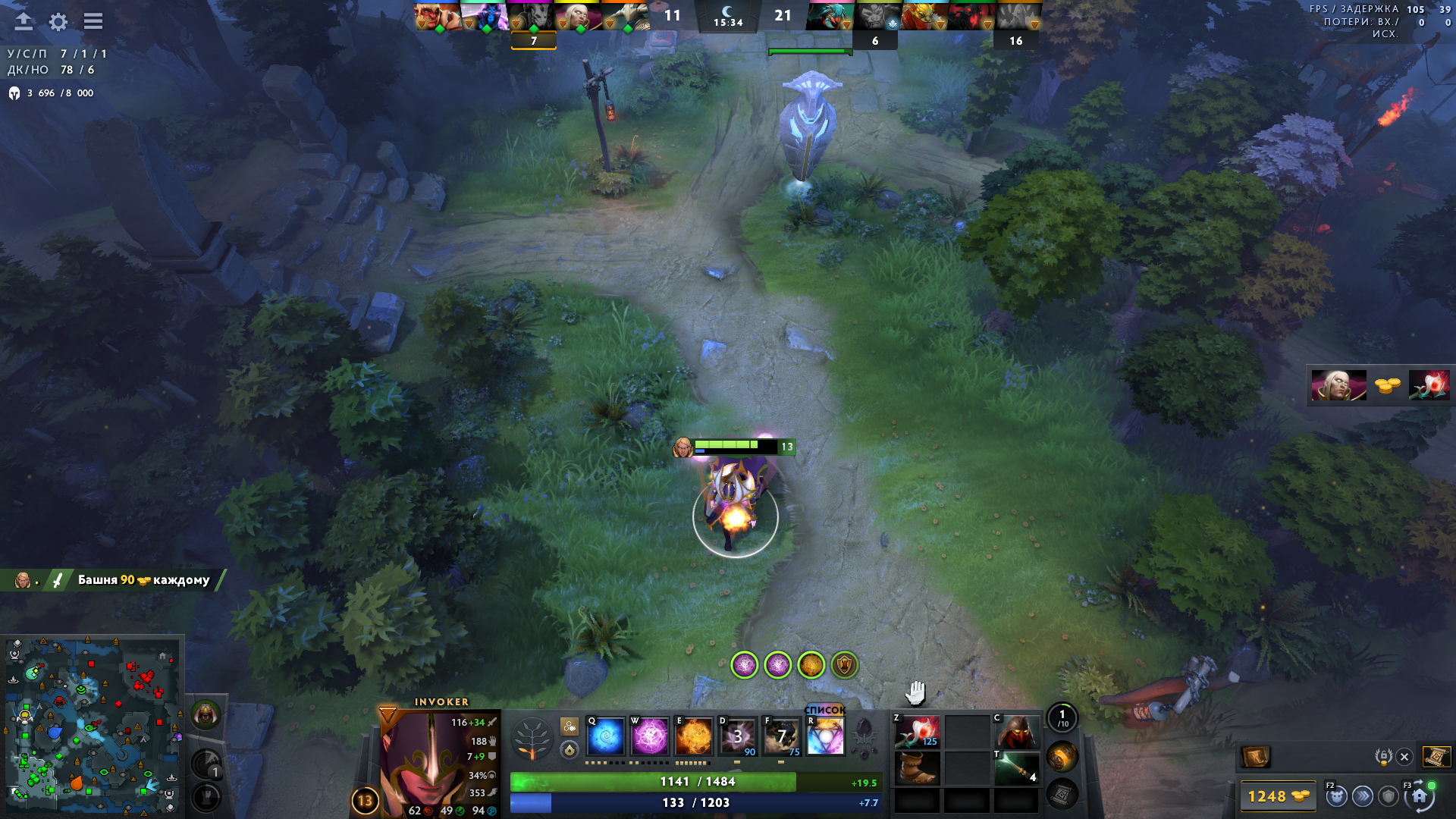Open the Invoker talent tree
Image resolution: width=1456 pixels, height=819 pixels.
(532, 739)
